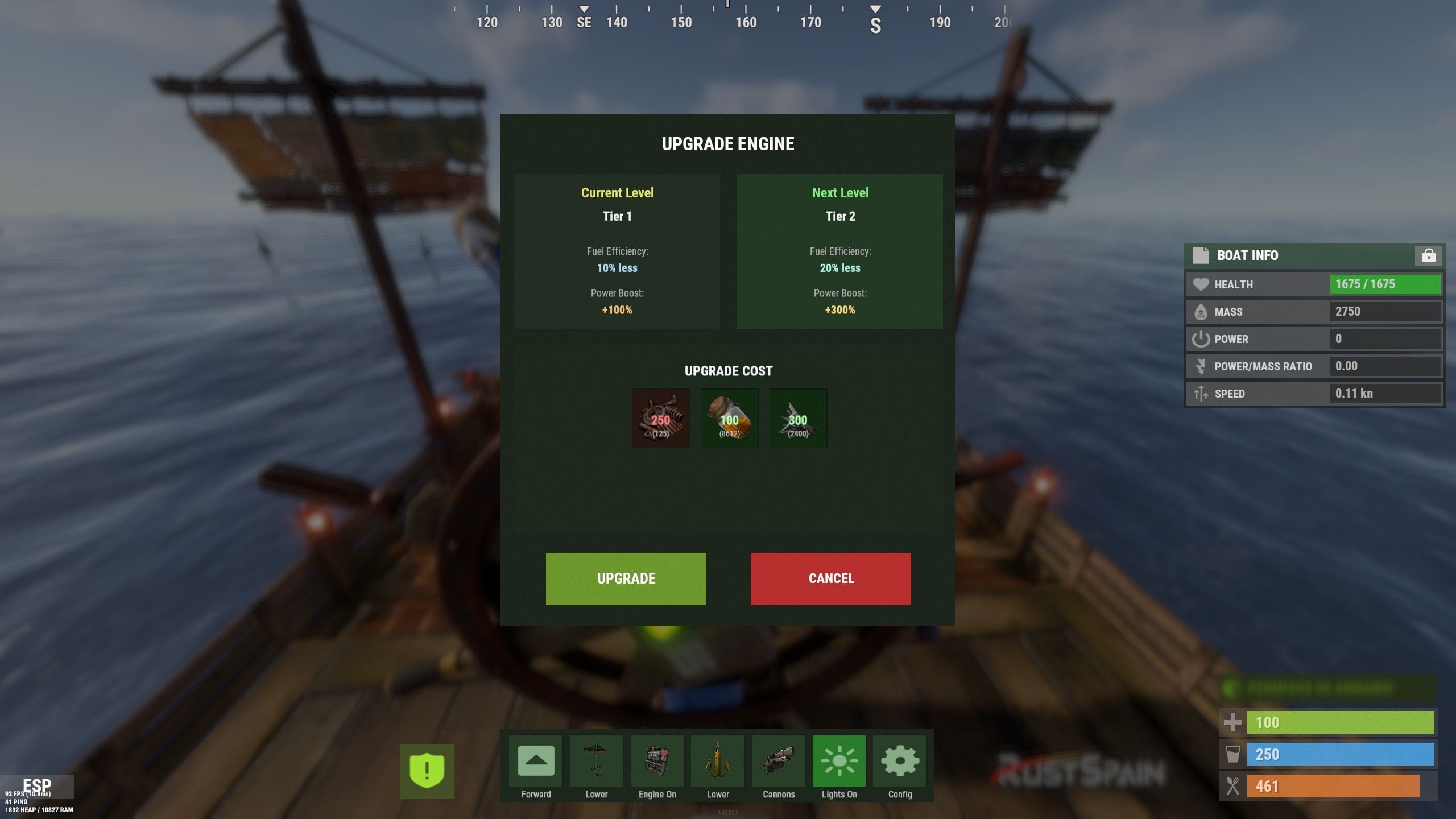Toggle the Lights On button
Image resolution: width=1456 pixels, height=819 pixels.
(839, 762)
